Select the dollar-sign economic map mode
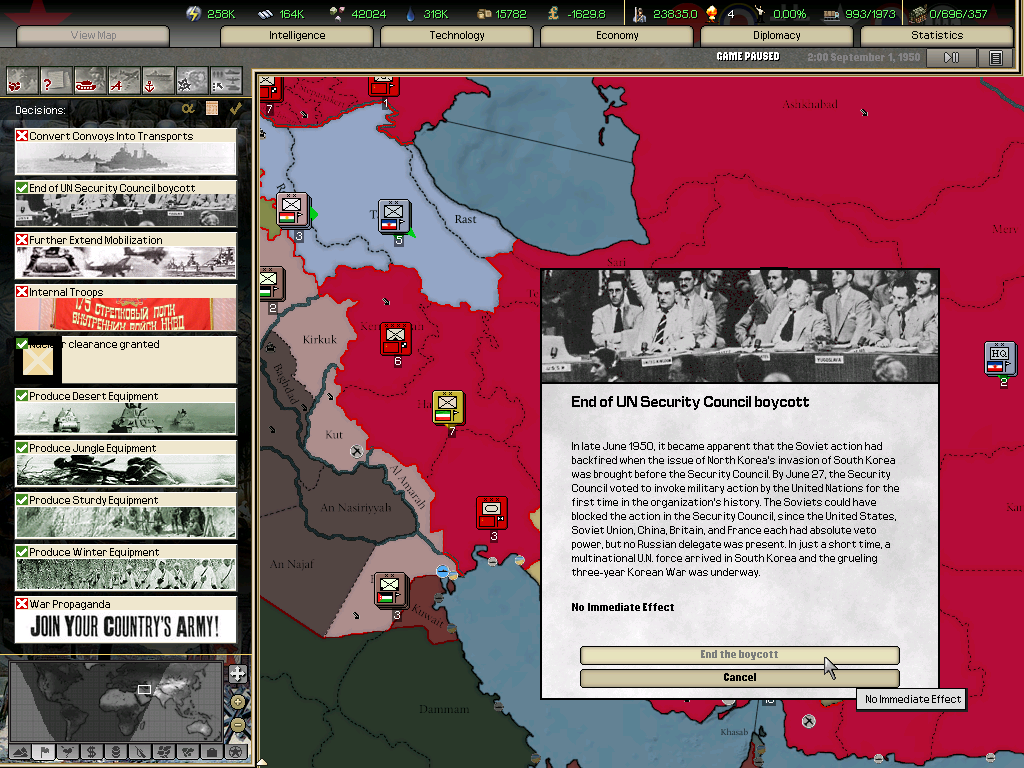Screen dimensions: 1024x768 [x=91, y=751]
